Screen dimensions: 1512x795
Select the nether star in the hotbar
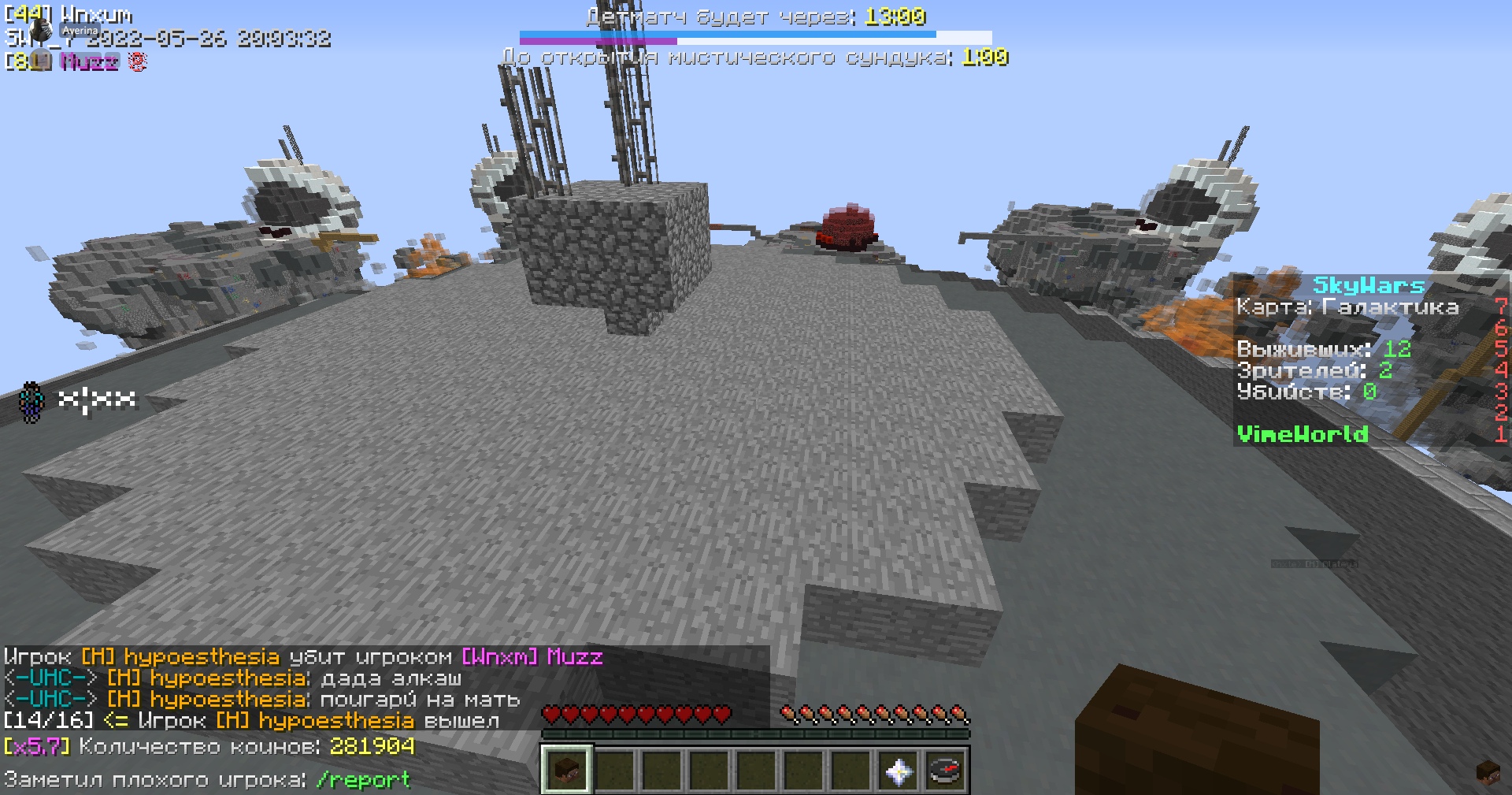[899, 772]
